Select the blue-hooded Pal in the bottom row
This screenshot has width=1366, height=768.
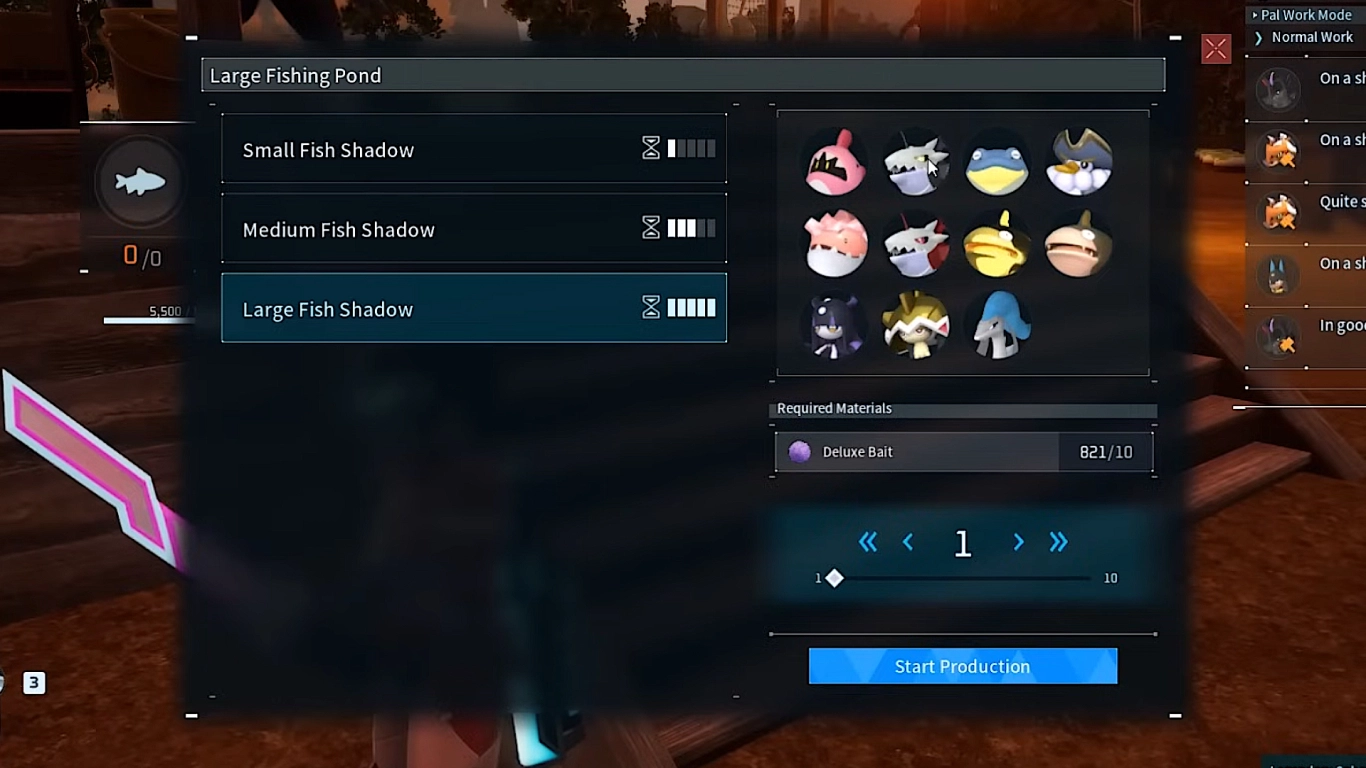click(997, 325)
